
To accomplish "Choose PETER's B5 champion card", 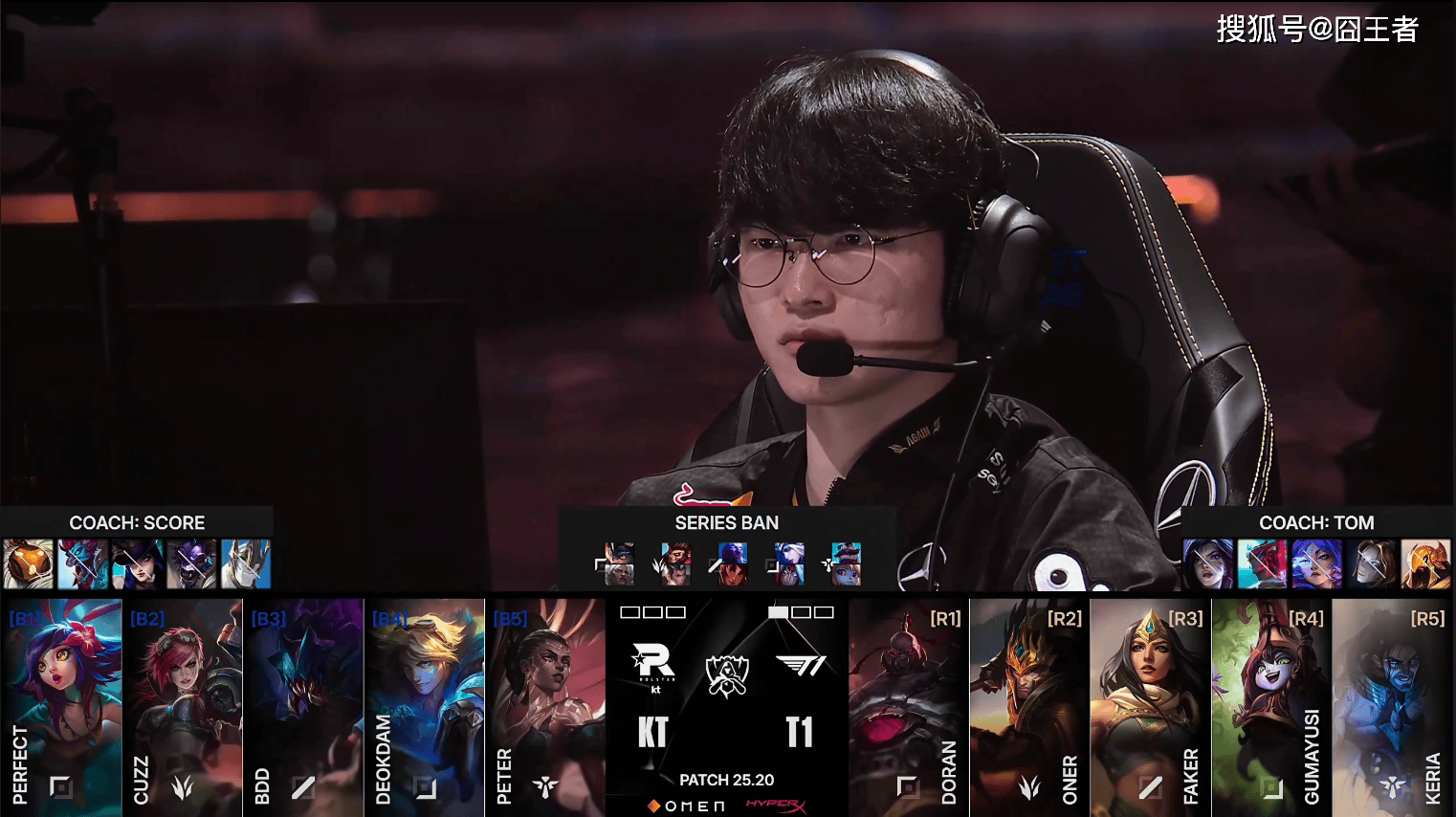I will coord(545,706).
